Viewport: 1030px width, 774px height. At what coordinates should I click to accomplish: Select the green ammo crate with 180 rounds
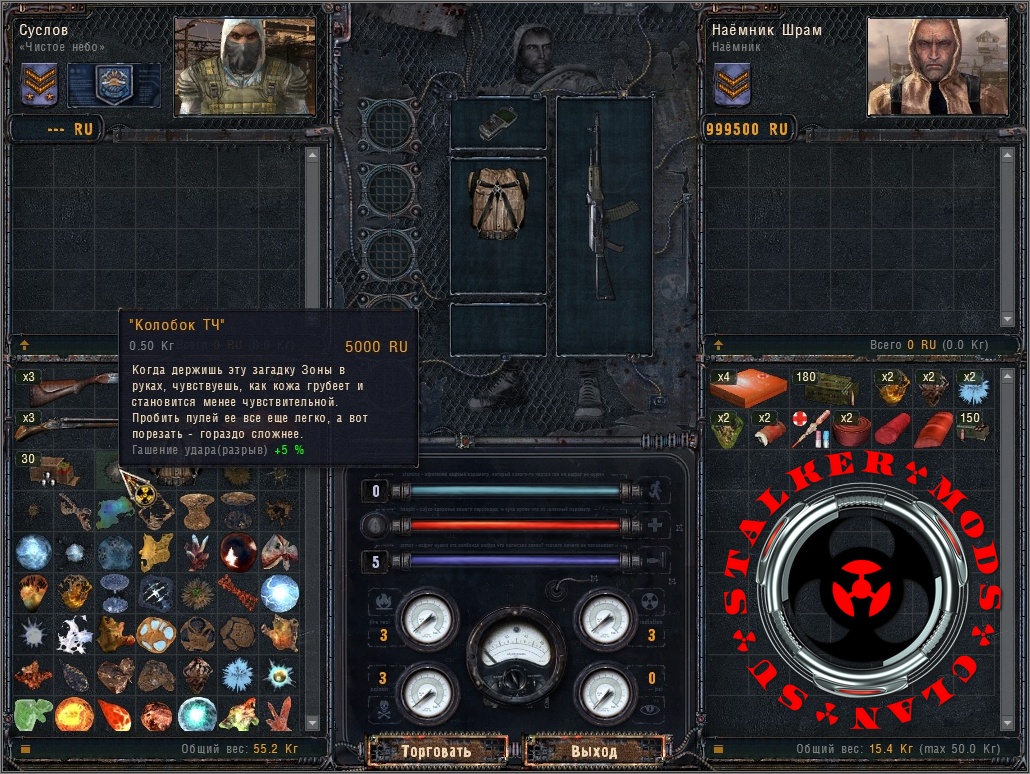tap(826, 389)
